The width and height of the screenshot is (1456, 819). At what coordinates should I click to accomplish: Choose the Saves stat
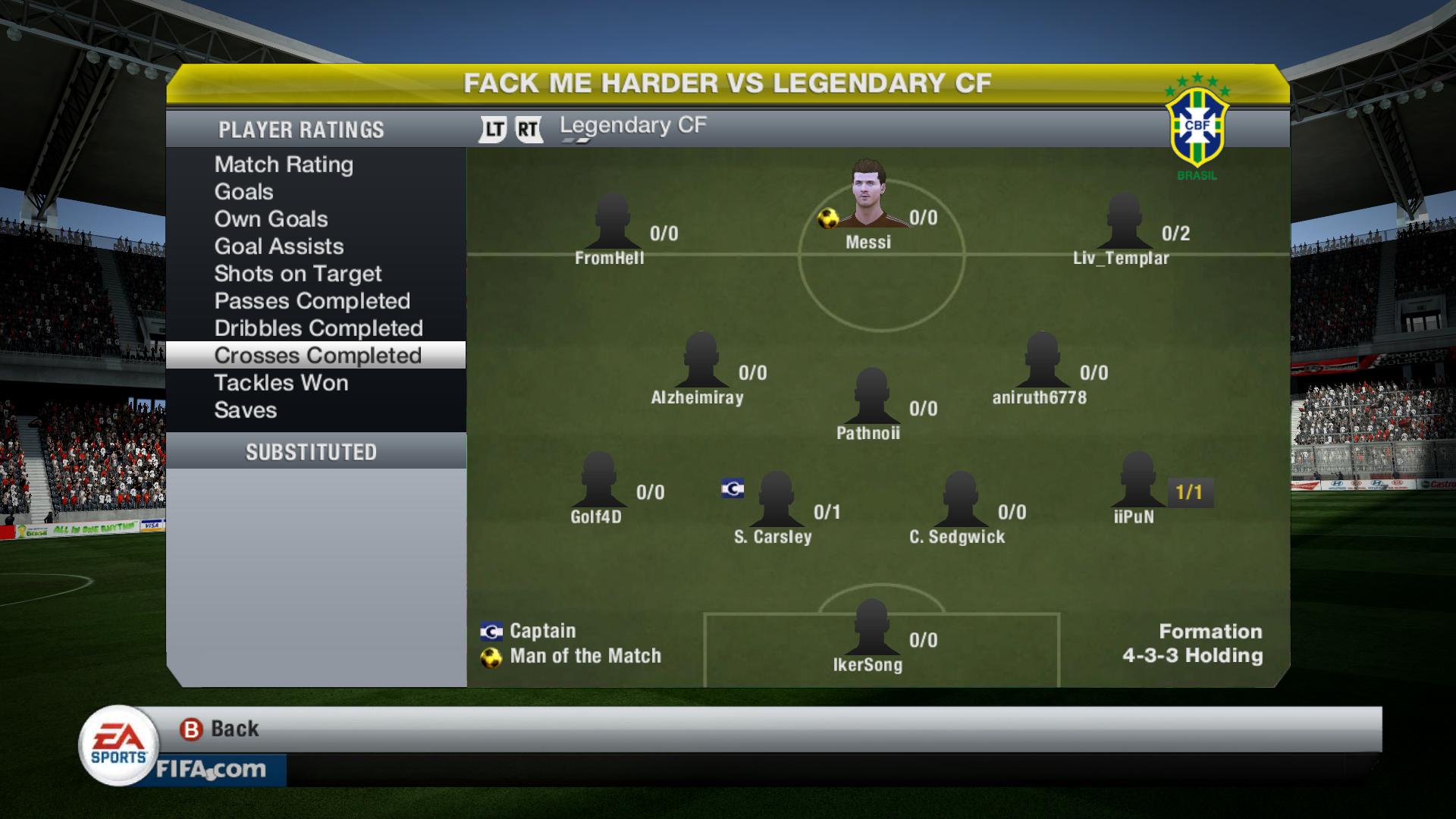(x=245, y=410)
